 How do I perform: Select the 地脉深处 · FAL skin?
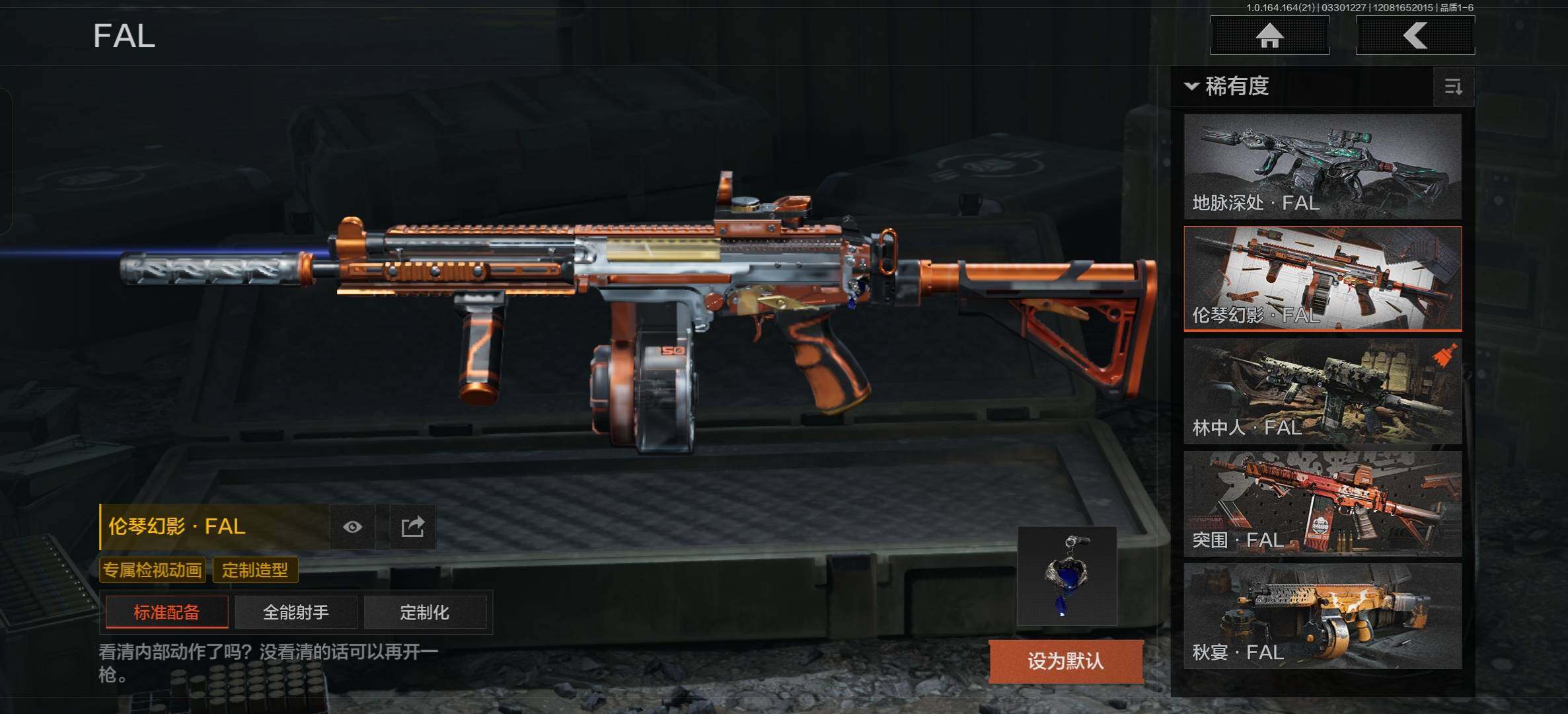[1322, 166]
